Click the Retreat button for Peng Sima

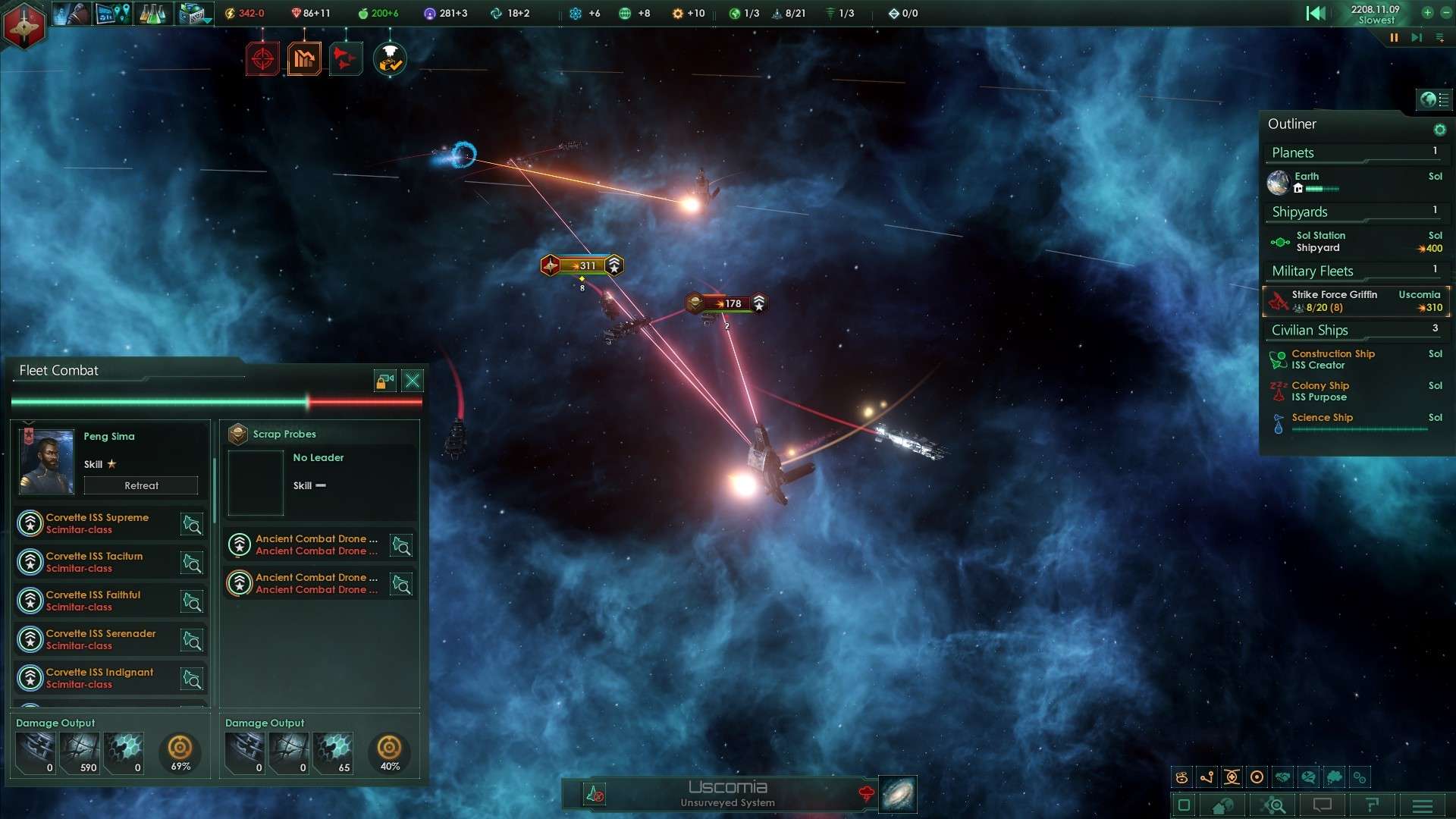click(x=141, y=485)
